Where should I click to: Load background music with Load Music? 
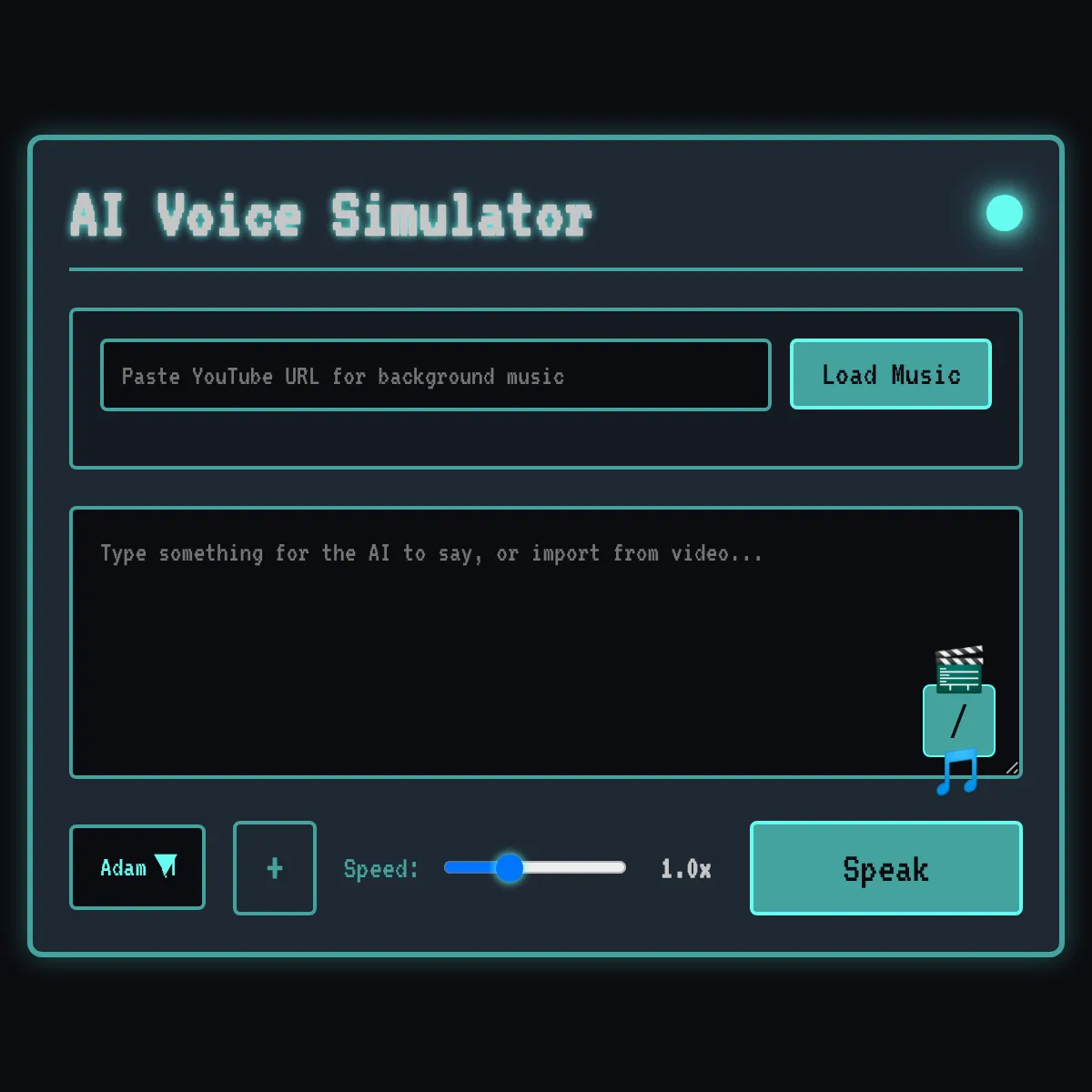pyautogui.click(x=890, y=374)
